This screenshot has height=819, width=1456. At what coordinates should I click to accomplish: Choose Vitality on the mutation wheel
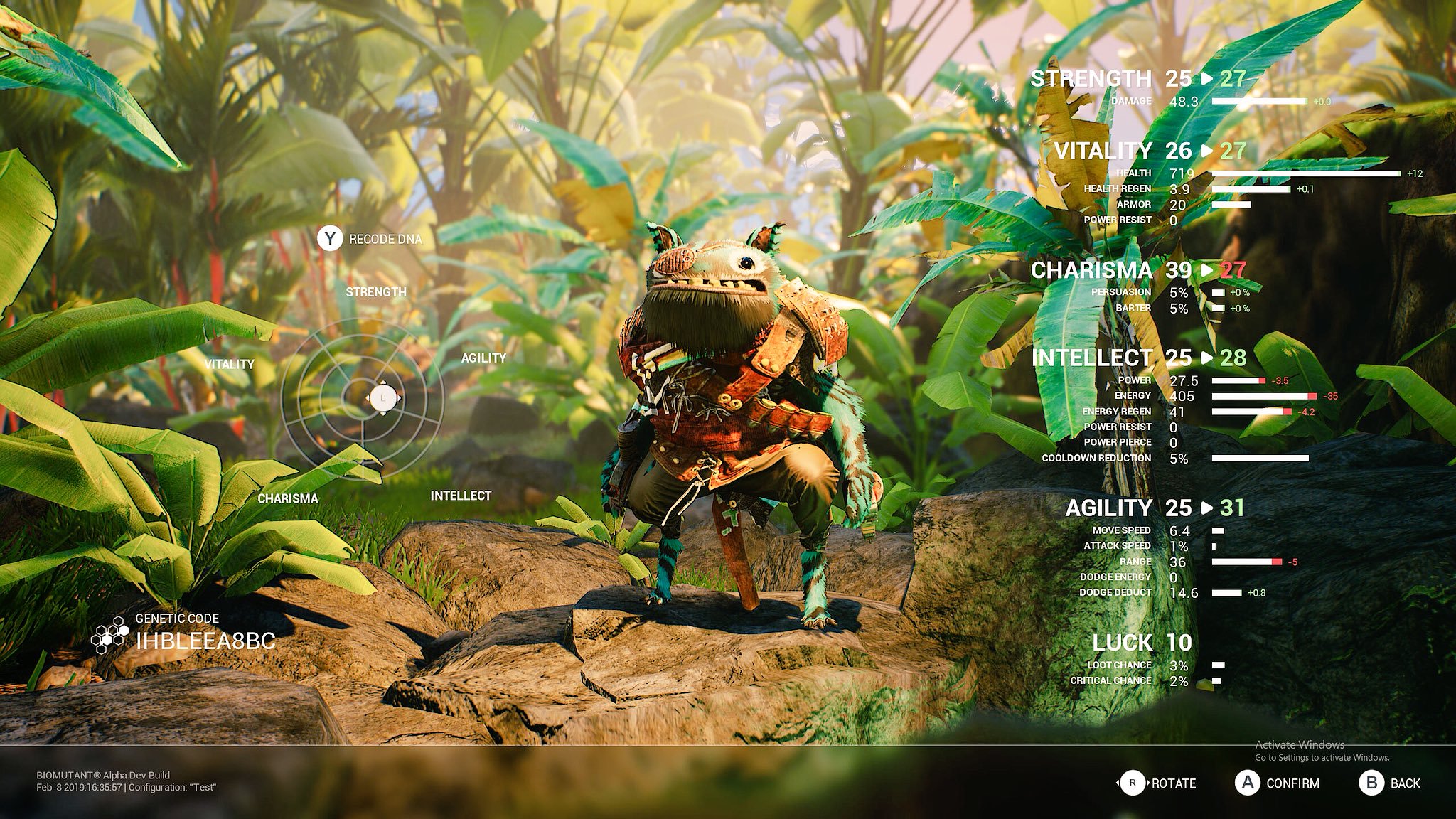point(229,364)
